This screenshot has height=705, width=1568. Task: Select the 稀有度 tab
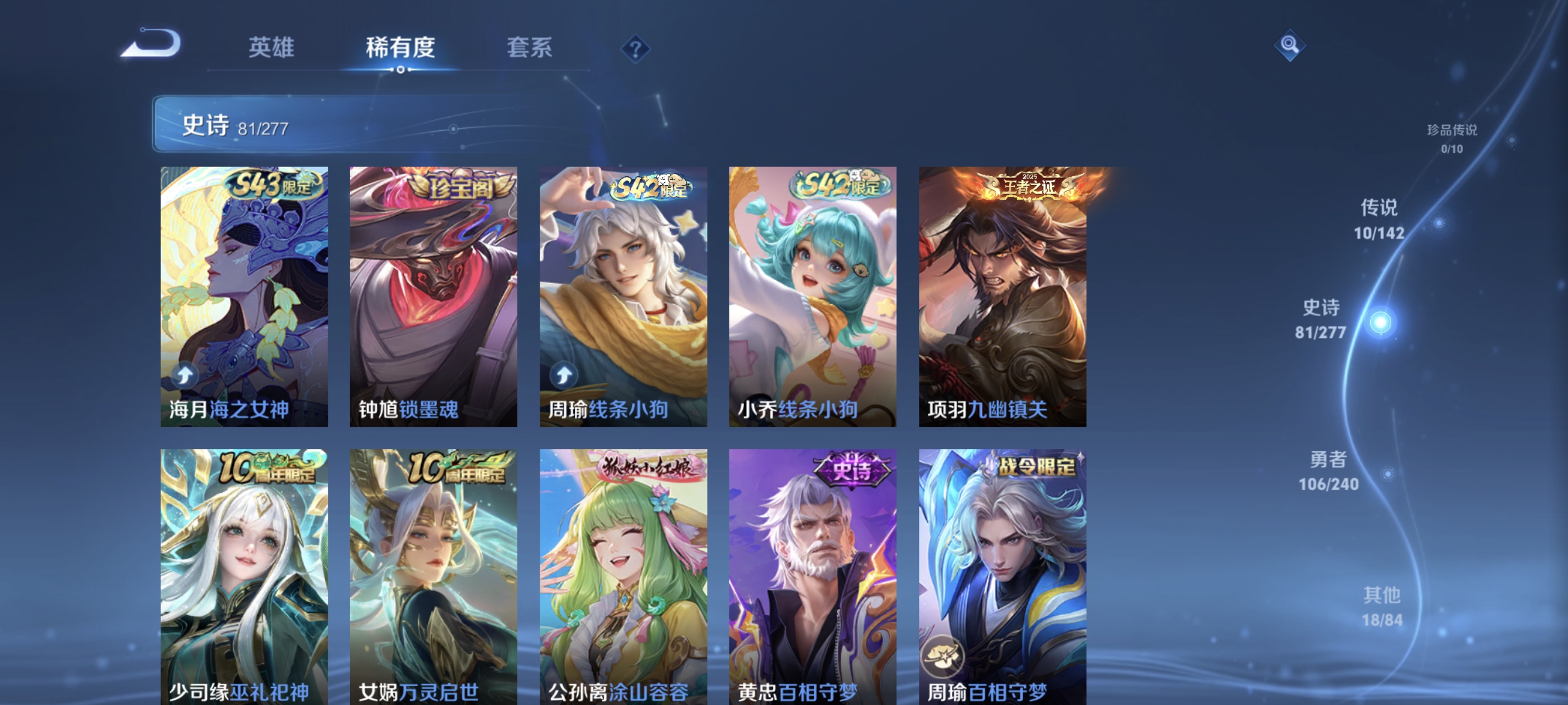coord(401,49)
